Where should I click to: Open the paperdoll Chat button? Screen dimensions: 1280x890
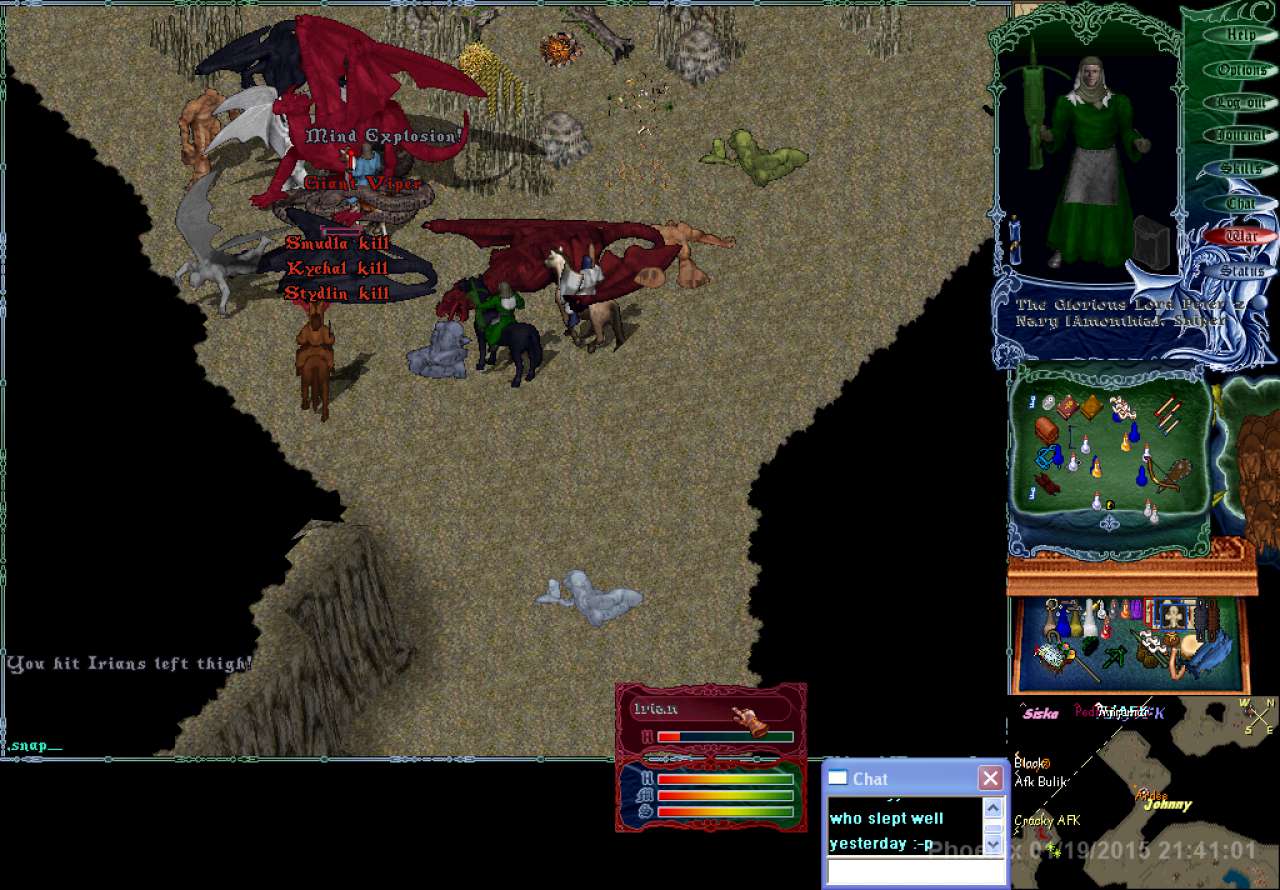(1241, 203)
